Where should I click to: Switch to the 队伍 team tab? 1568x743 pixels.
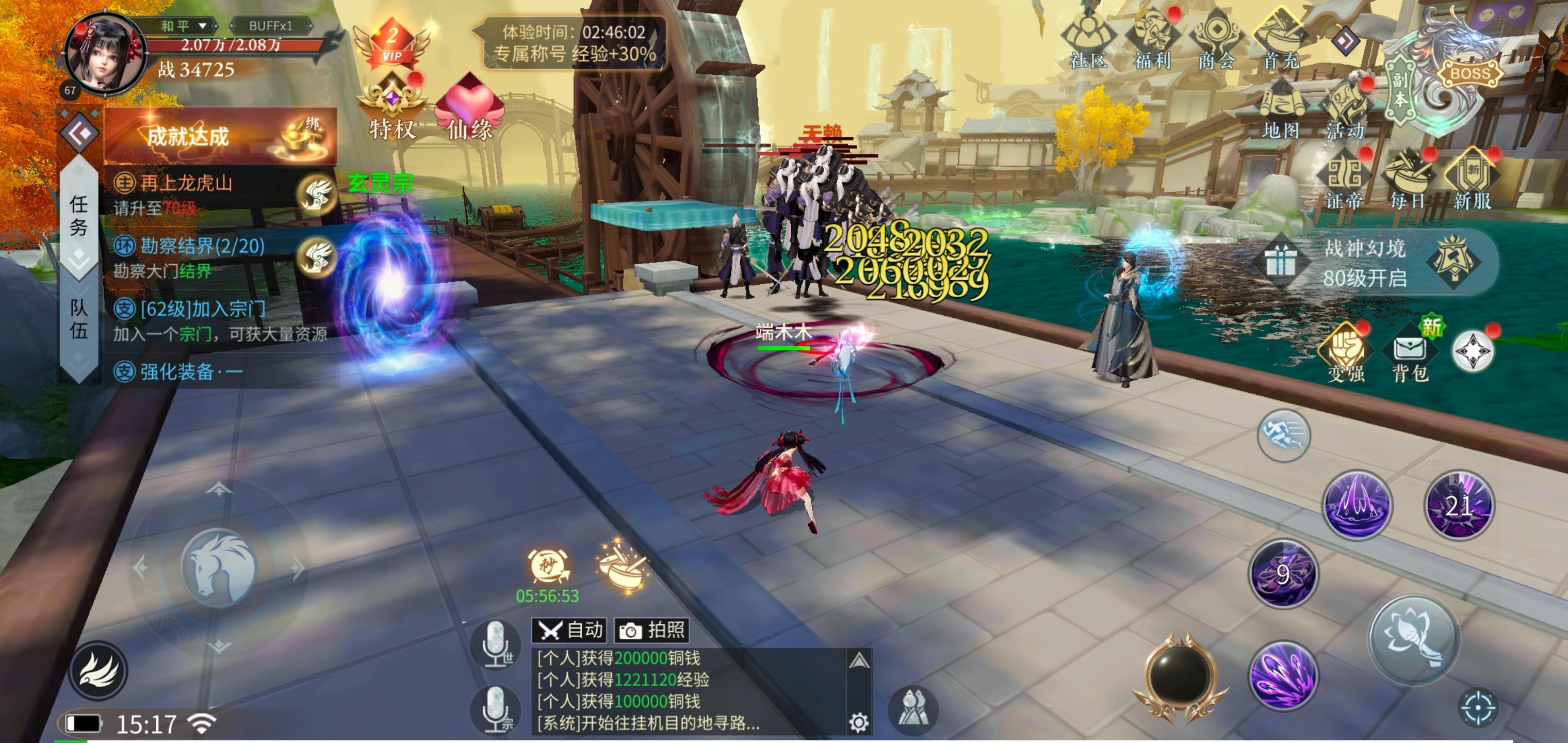coord(78,318)
